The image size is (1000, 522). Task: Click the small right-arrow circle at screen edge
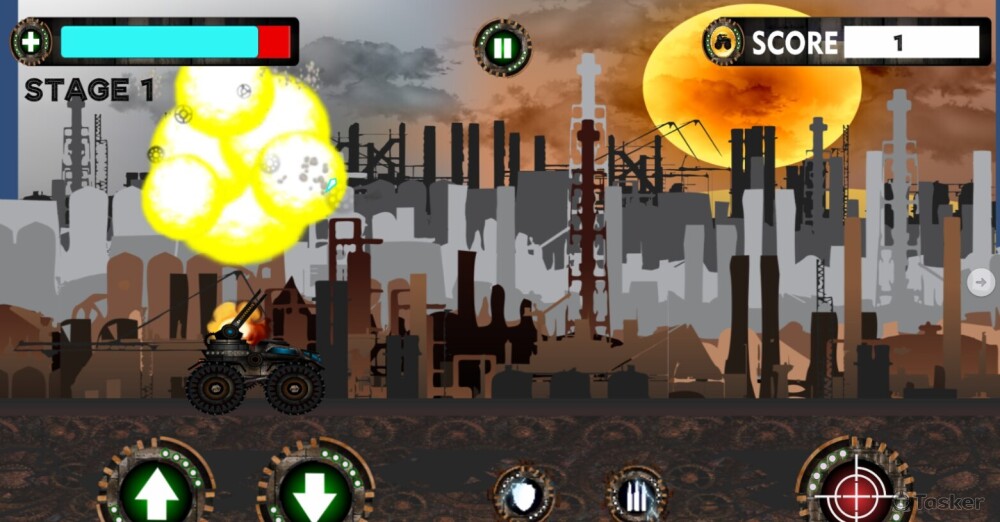click(981, 282)
